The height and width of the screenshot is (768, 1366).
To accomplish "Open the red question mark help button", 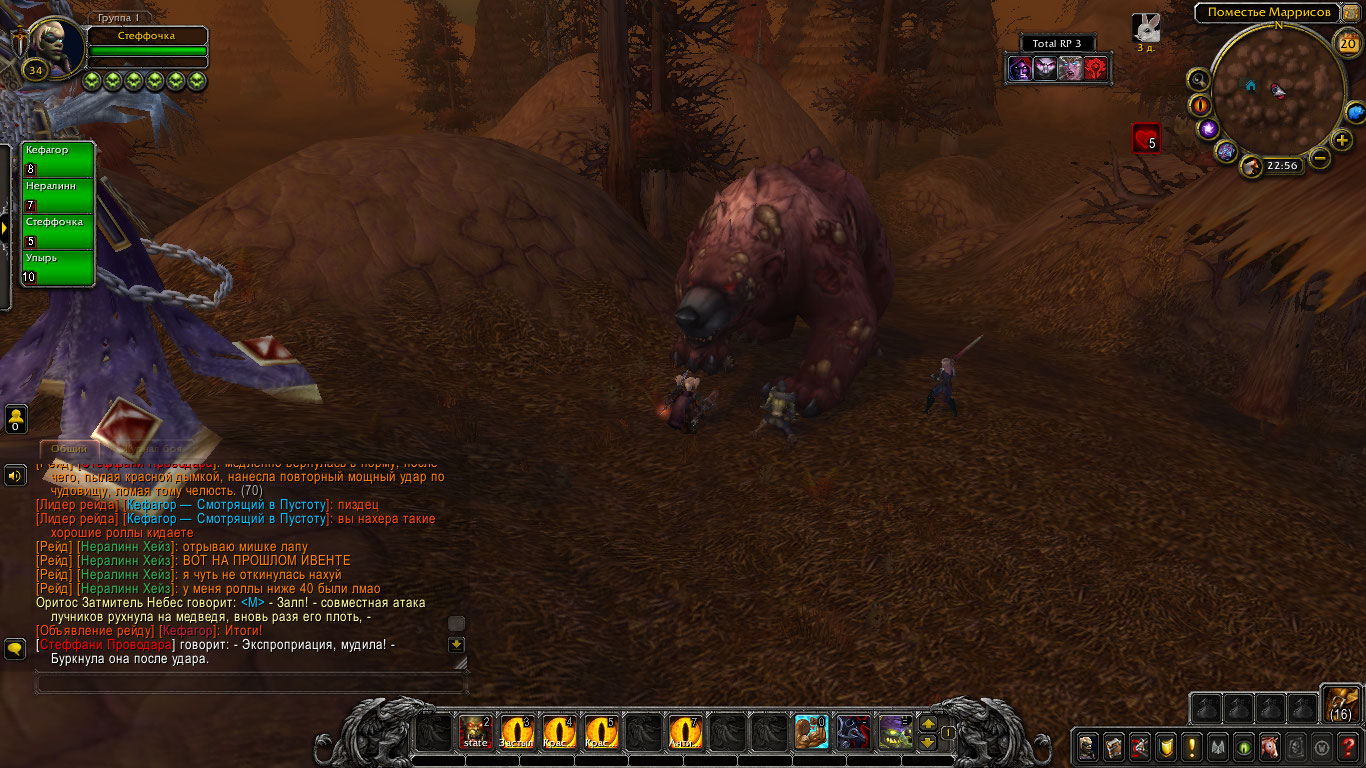I will 1348,746.
